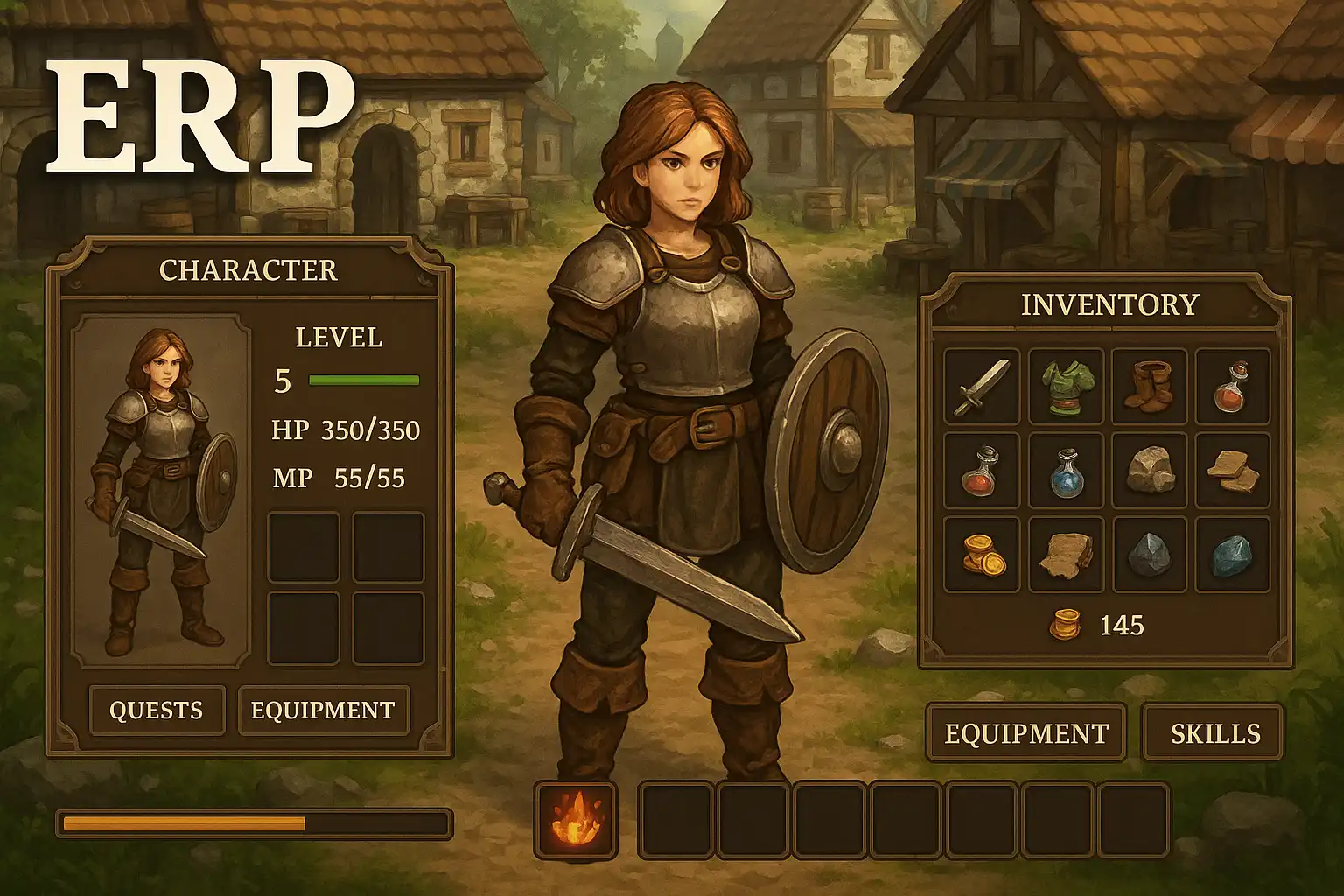1344x896 pixels.
Task: Select the teal blue crystal ore
Action: pyautogui.click(x=1232, y=555)
